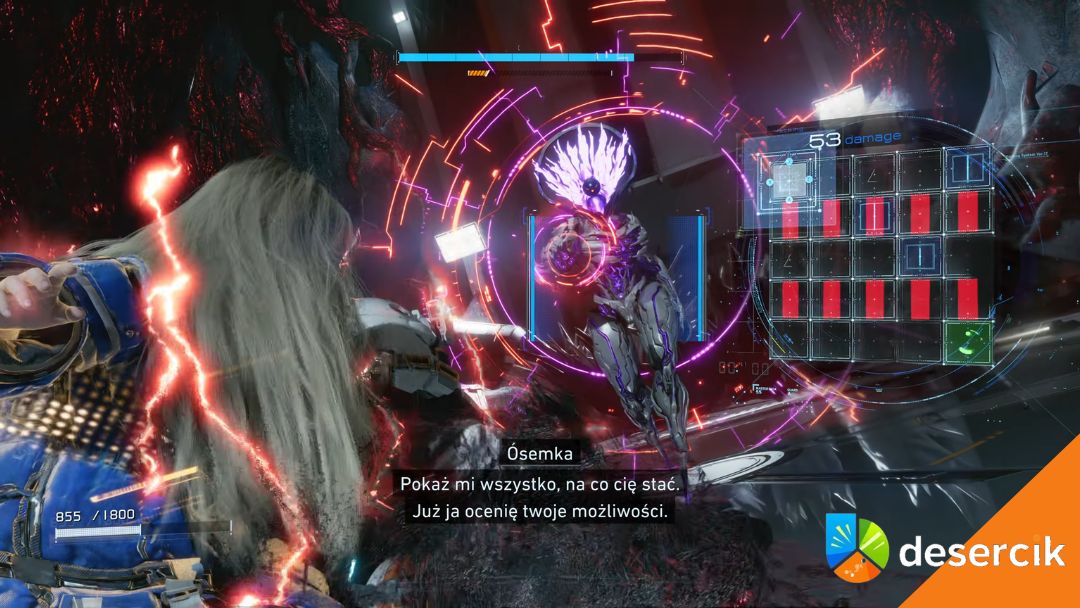Select the green goal tile on hacking grid
The width and height of the screenshot is (1080, 608).
pyautogui.click(x=967, y=341)
